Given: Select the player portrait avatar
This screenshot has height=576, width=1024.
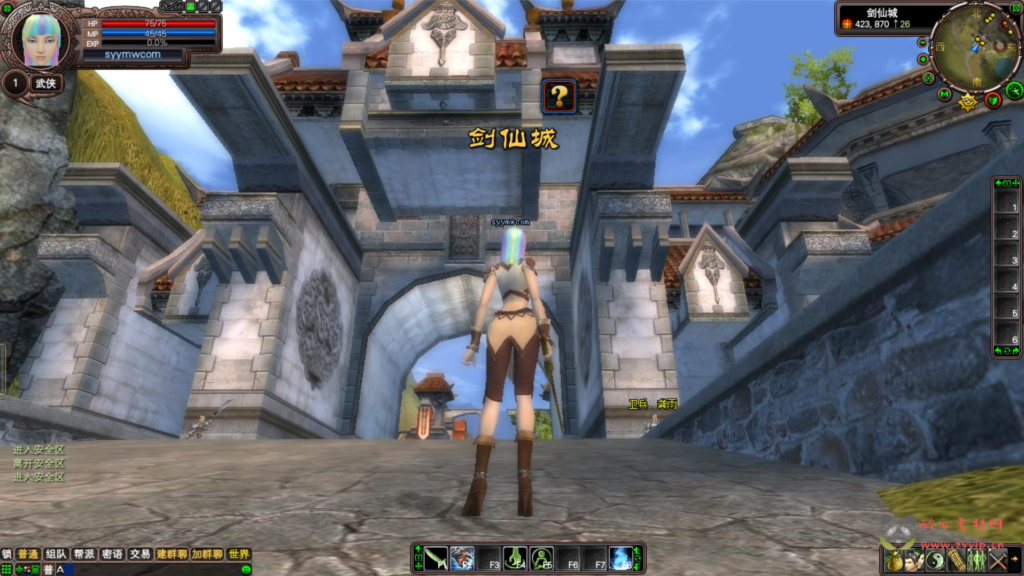Looking at the screenshot, I should (40, 40).
